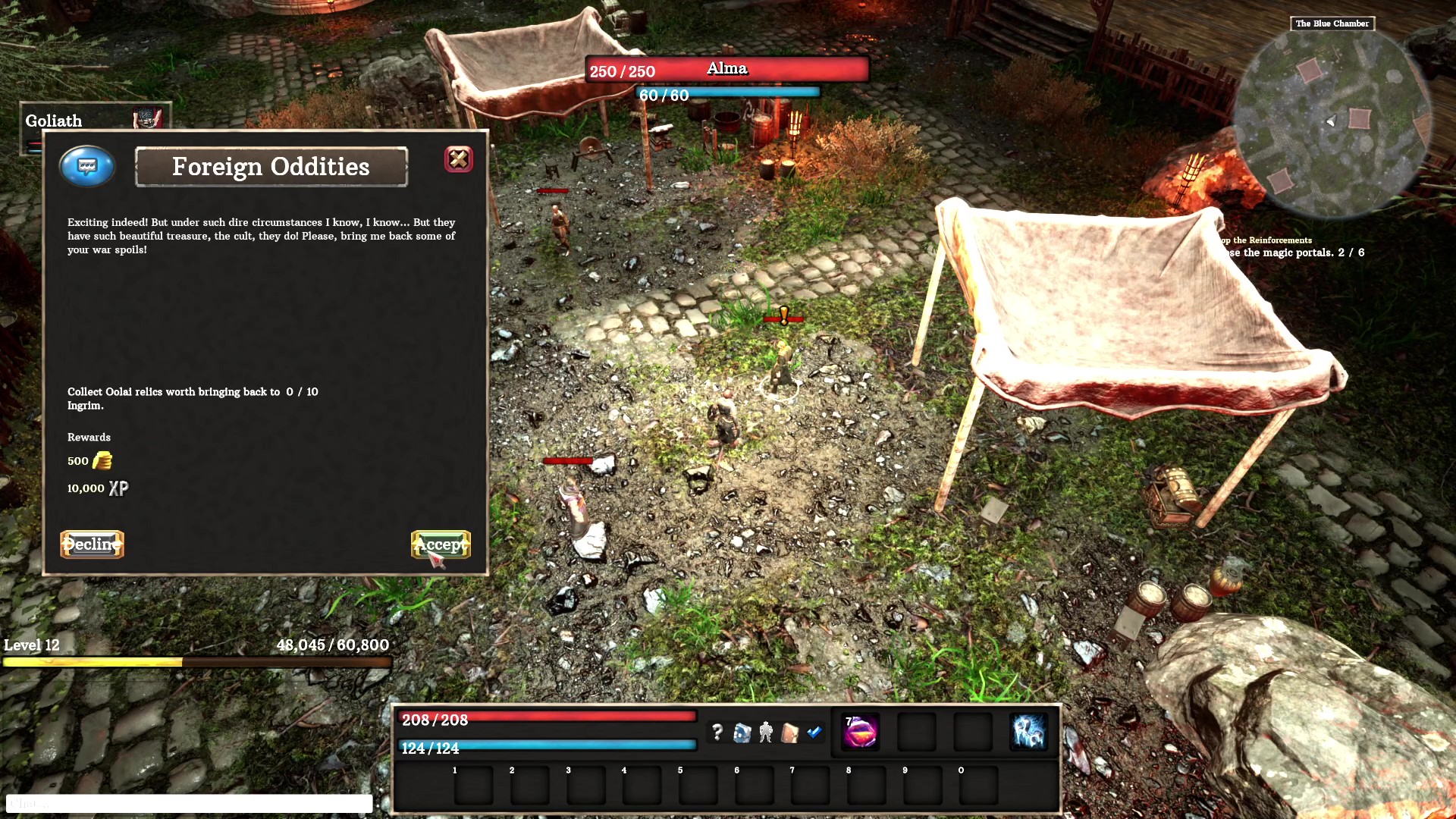Accept the Foreign Oddities quest
The height and width of the screenshot is (819, 1456).
tap(440, 544)
